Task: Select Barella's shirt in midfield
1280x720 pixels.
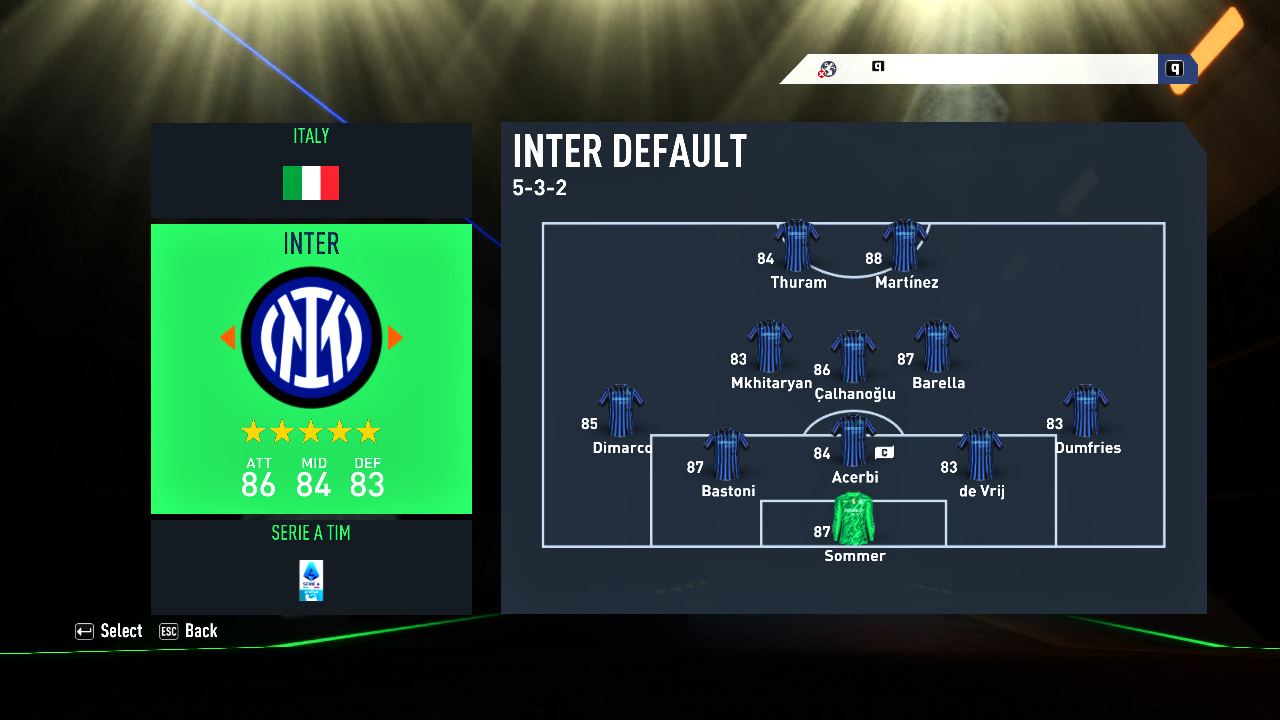Action: point(937,347)
